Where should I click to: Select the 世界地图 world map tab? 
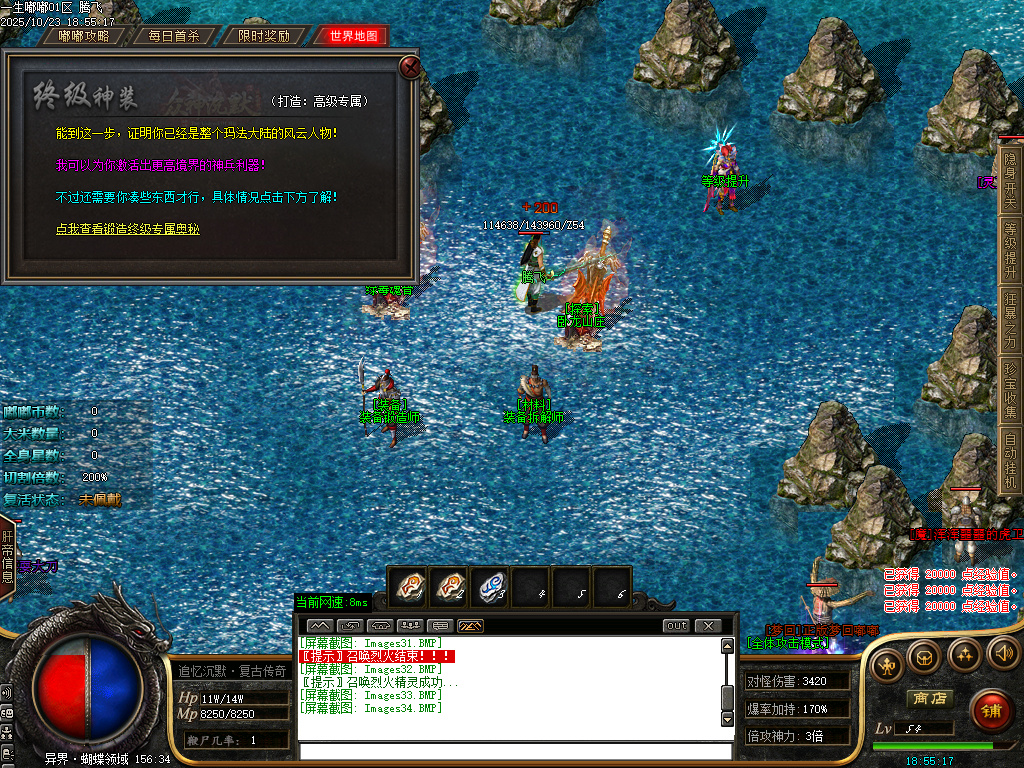pyautogui.click(x=353, y=36)
